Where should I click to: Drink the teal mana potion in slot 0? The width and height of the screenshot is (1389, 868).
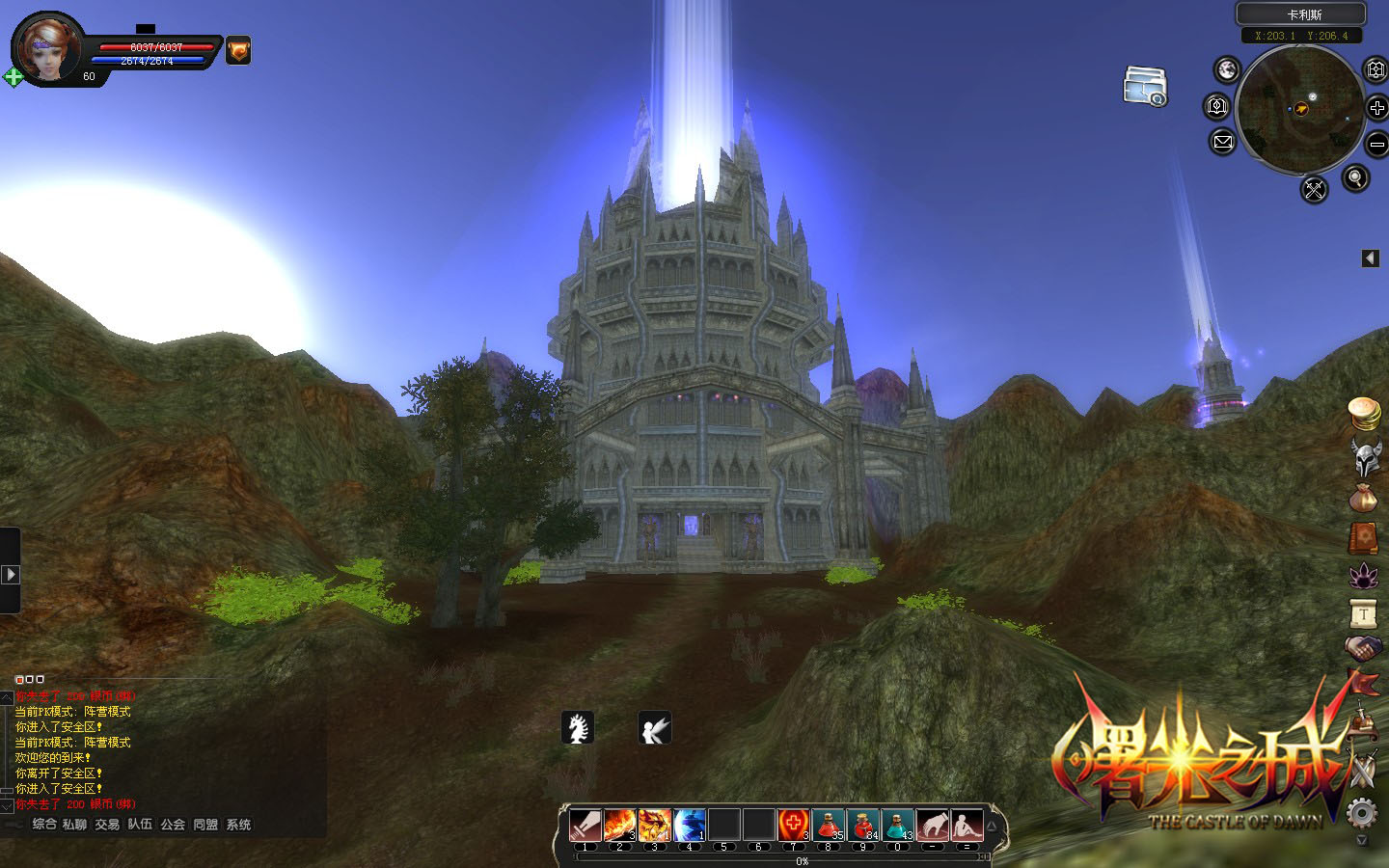pyautogui.click(x=897, y=826)
